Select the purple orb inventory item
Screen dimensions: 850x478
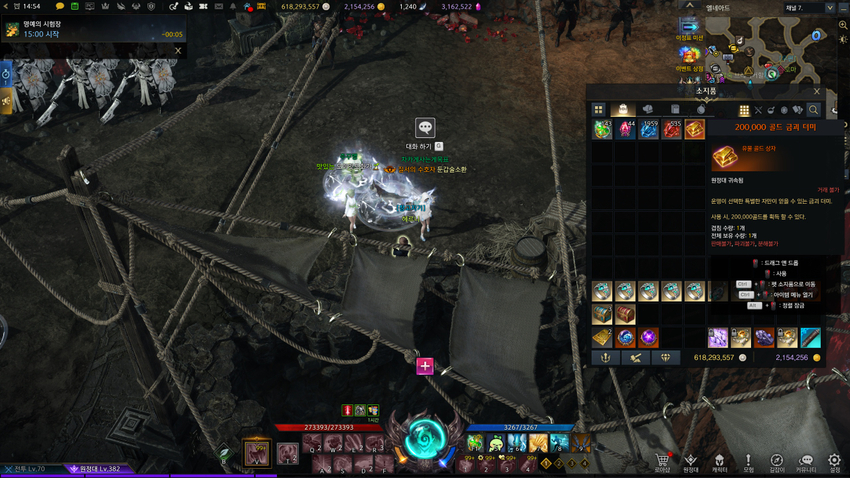point(648,338)
